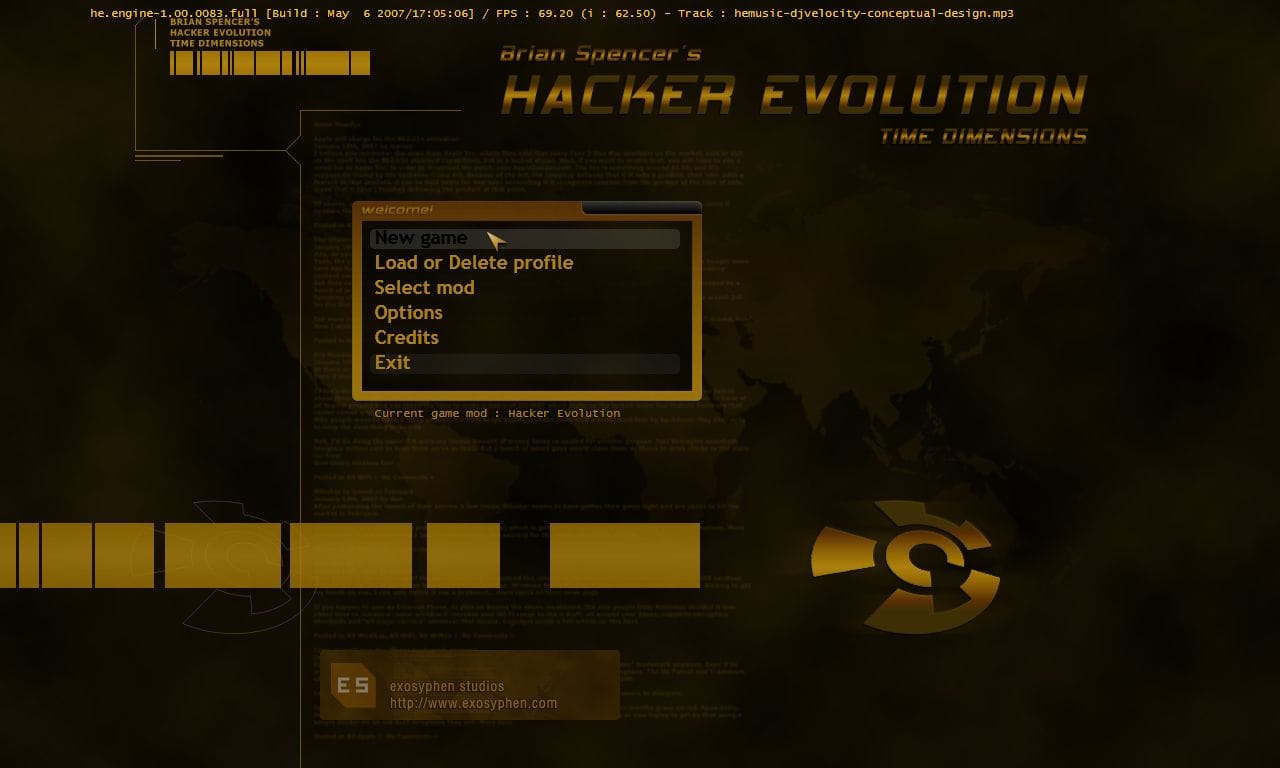
Task: Click the welcome! title bar of the window
Action: tap(400, 210)
